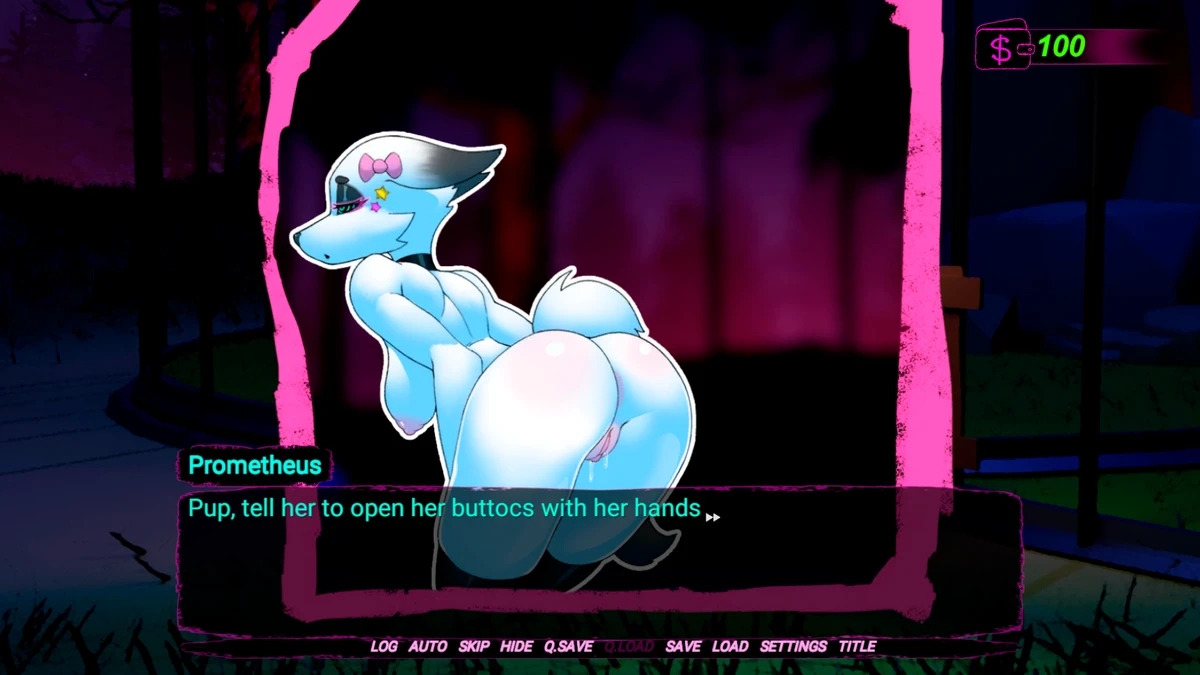Viewport: 1200px width, 675px height.
Task: Enable AUTO text advance
Action: [x=428, y=646]
